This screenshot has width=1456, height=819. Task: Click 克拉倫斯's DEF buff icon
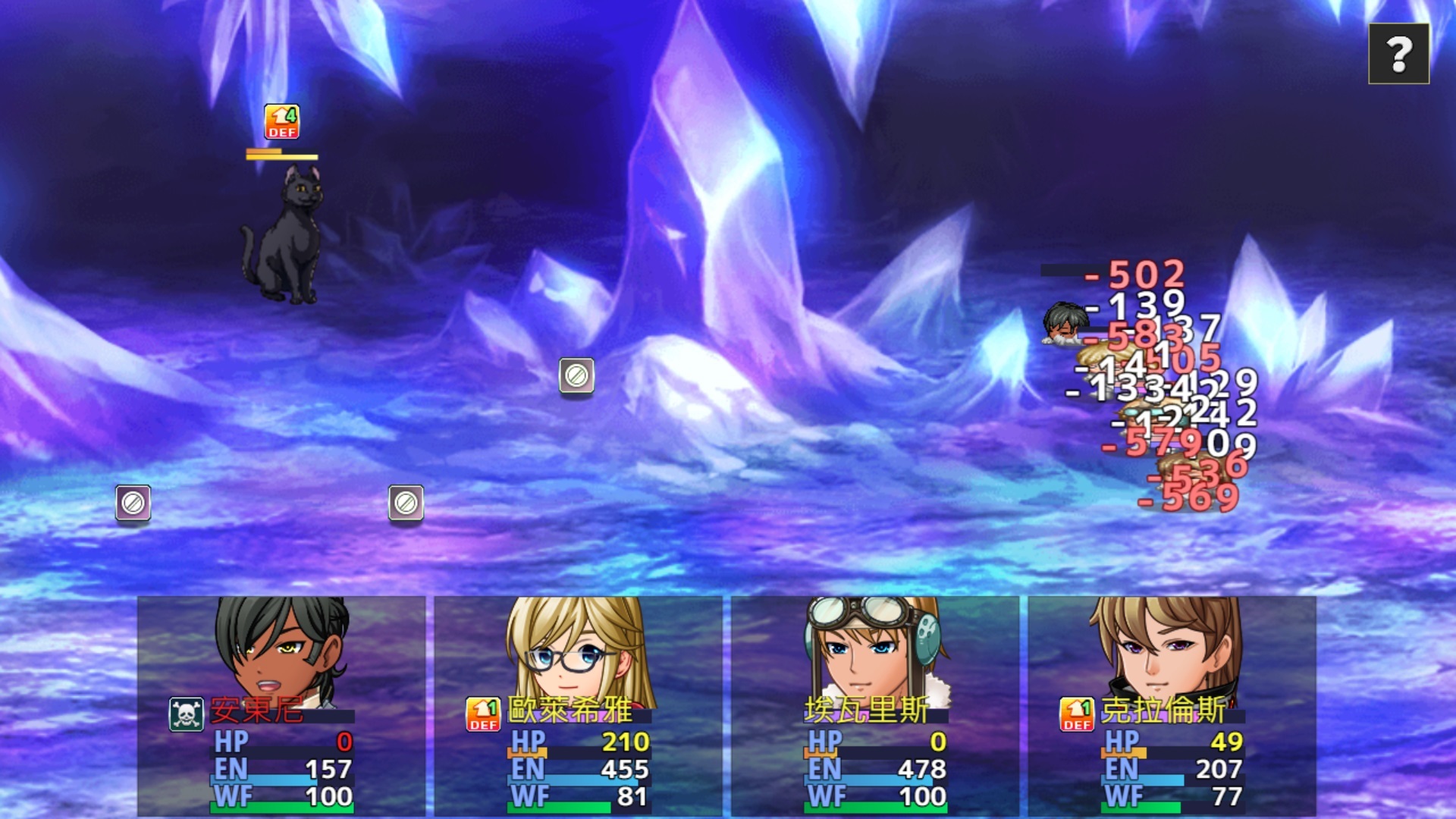pos(1077,714)
